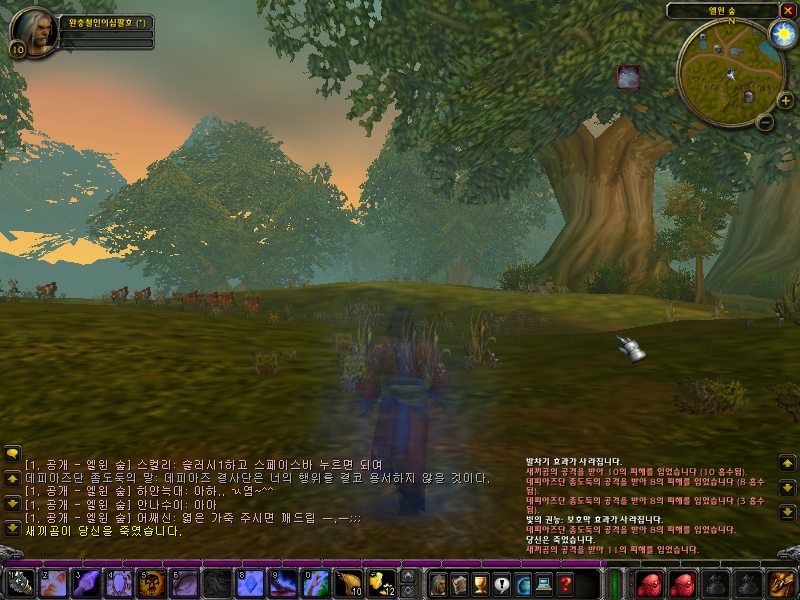The height and width of the screenshot is (600, 800).
Task: Open the help request question mark button
Action: 566,582
